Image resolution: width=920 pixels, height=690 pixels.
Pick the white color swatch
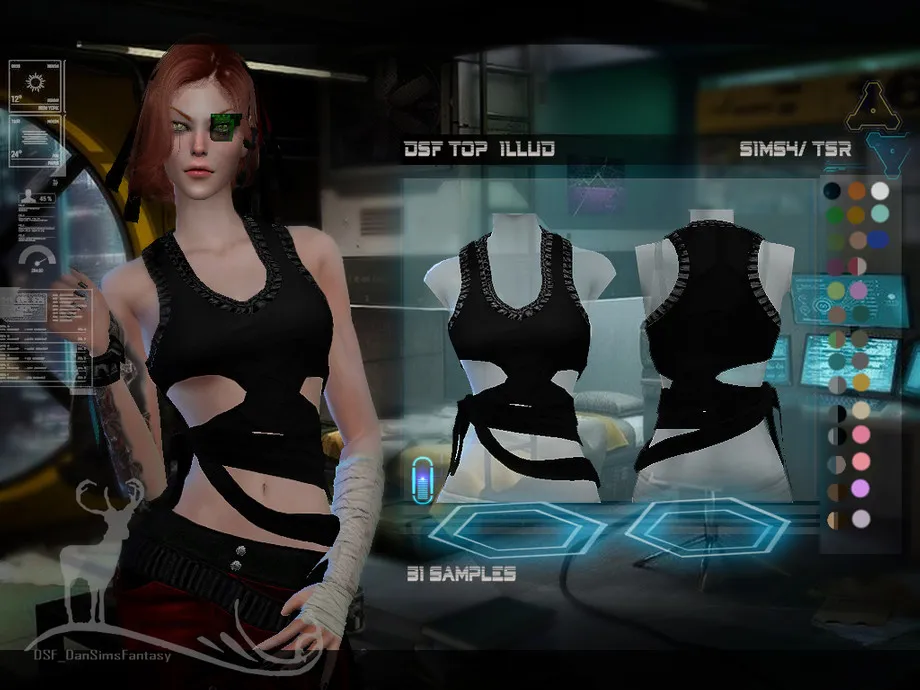[x=880, y=190]
